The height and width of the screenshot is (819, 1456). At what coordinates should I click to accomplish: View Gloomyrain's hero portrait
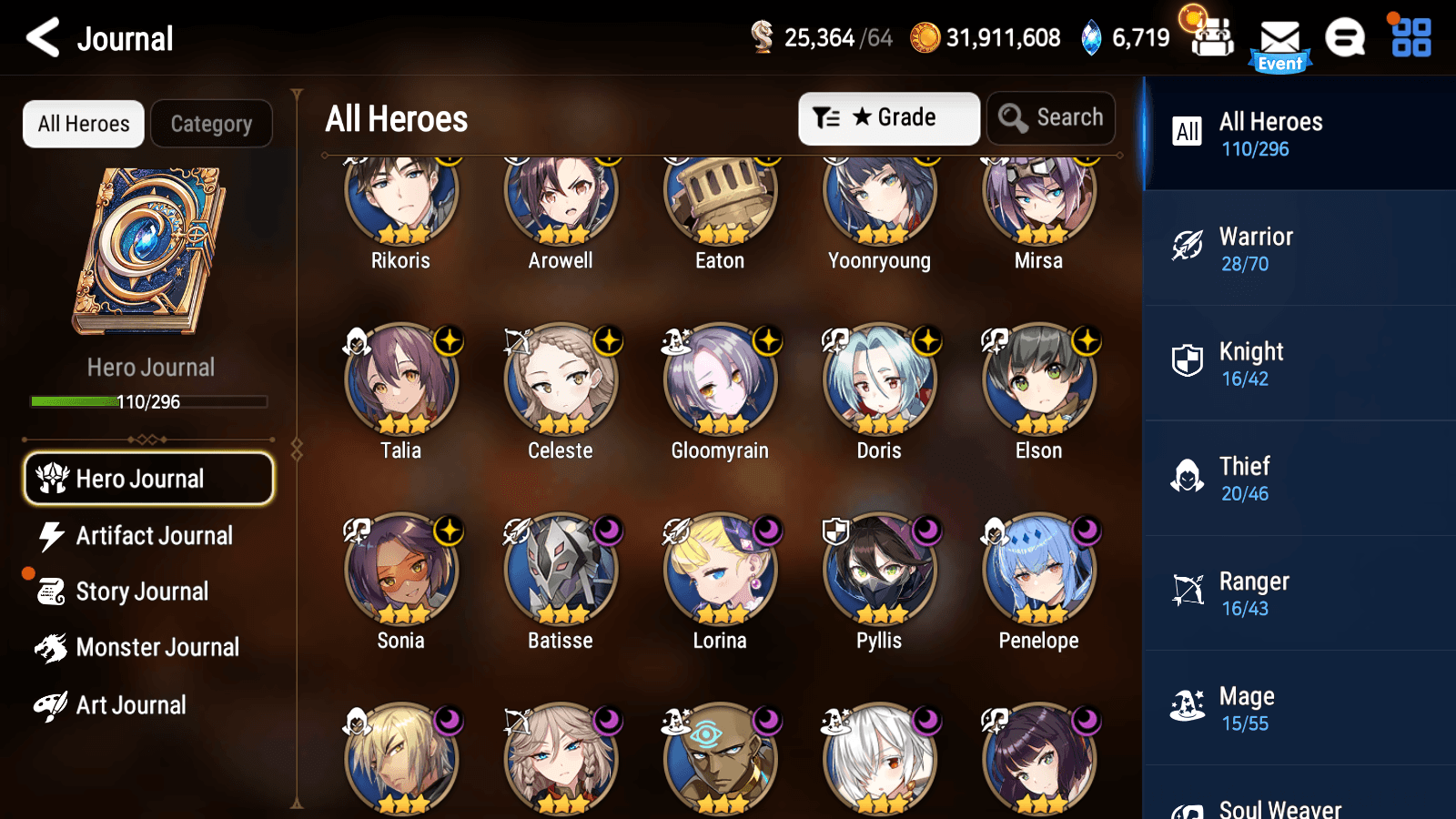click(x=720, y=381)
